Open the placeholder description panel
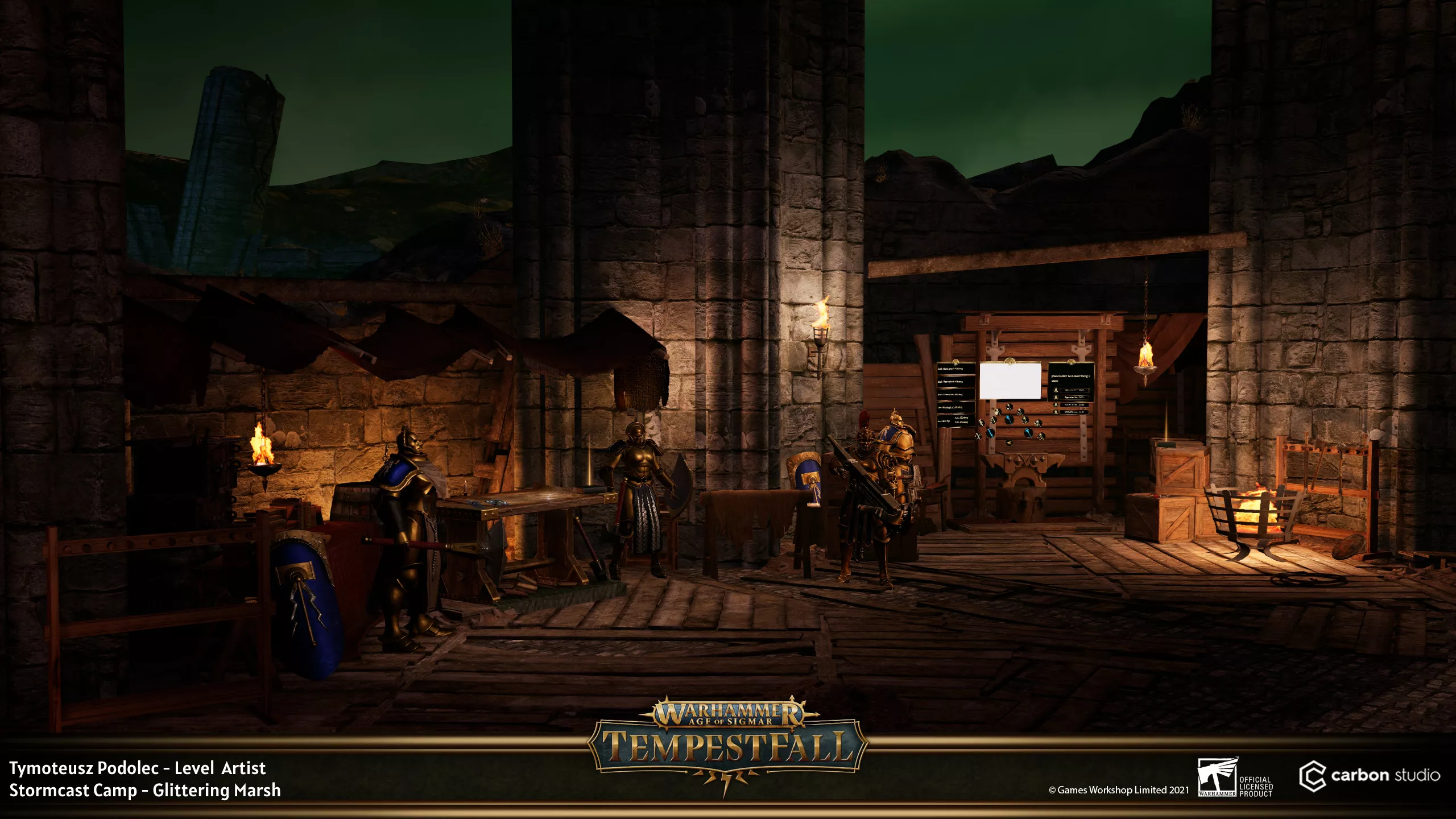This screenshot has width=1456, height=819. (x=1070, y=378)
